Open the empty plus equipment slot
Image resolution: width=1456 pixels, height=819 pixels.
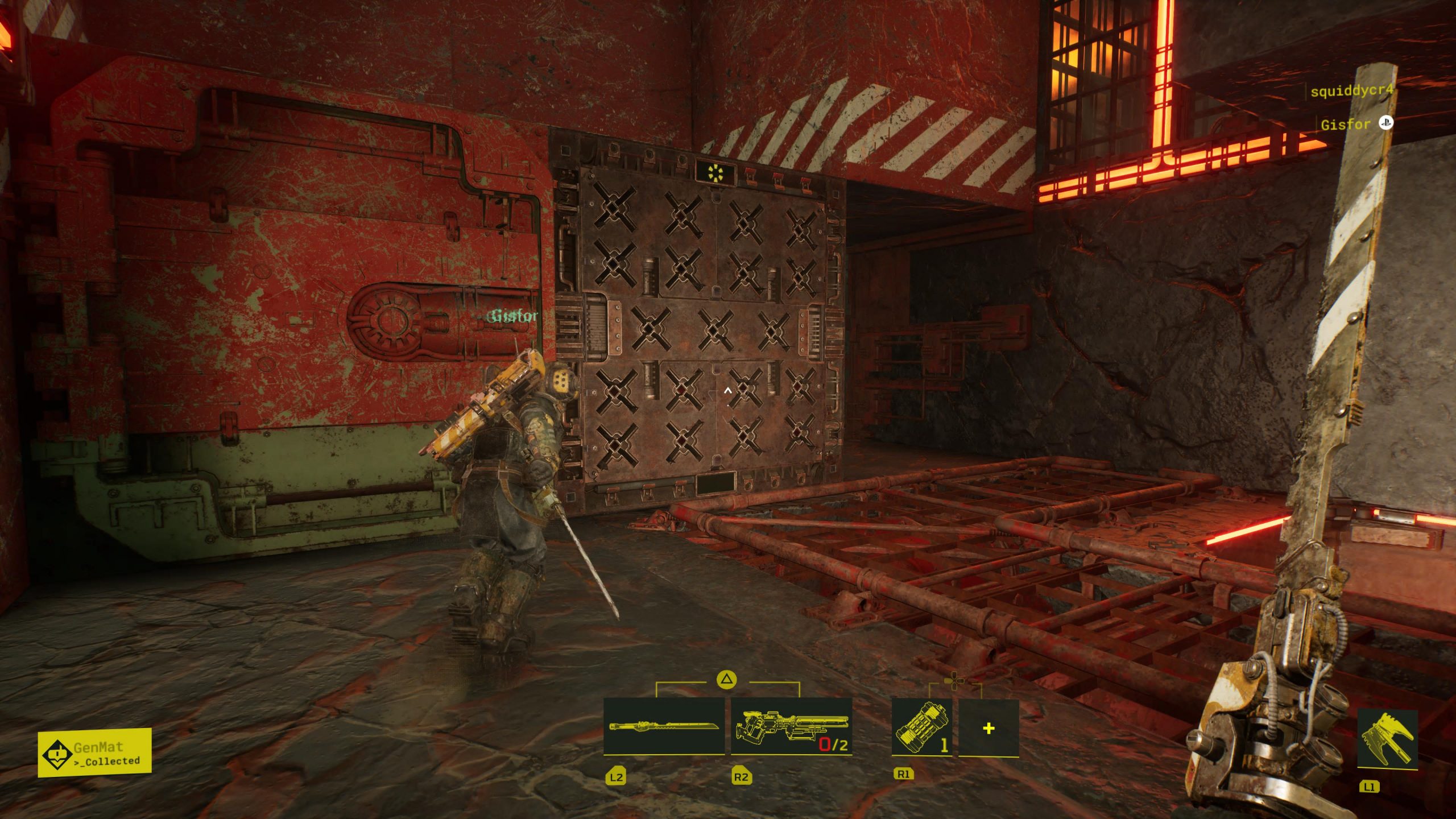(x=988, y=728)
